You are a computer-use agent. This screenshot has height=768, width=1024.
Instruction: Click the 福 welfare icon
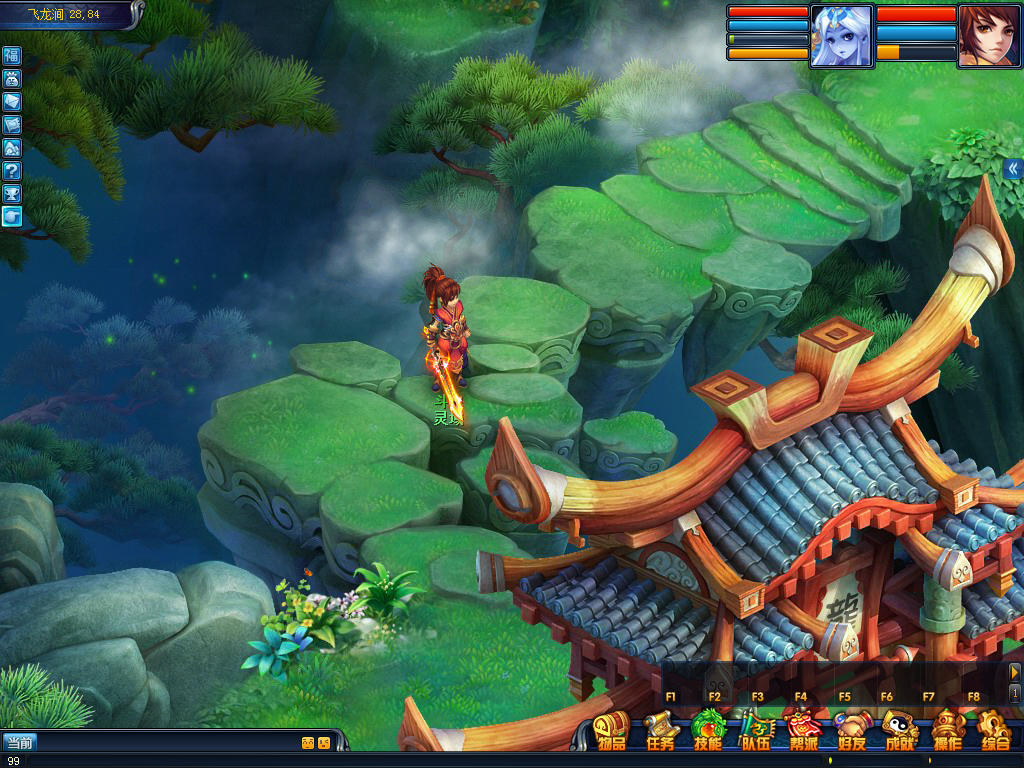(x=12, y=55)
